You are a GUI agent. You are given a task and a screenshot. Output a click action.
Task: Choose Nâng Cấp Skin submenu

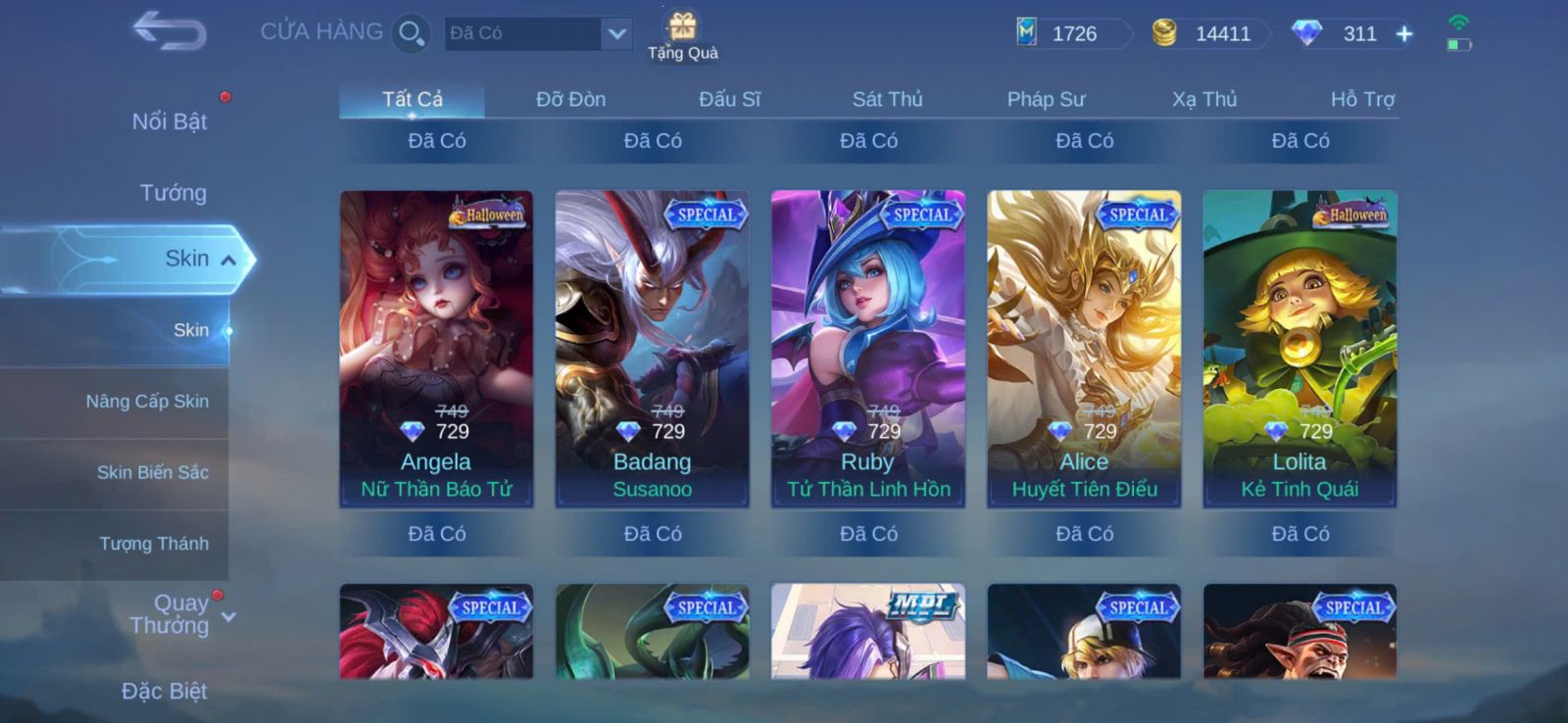[147, 402]
